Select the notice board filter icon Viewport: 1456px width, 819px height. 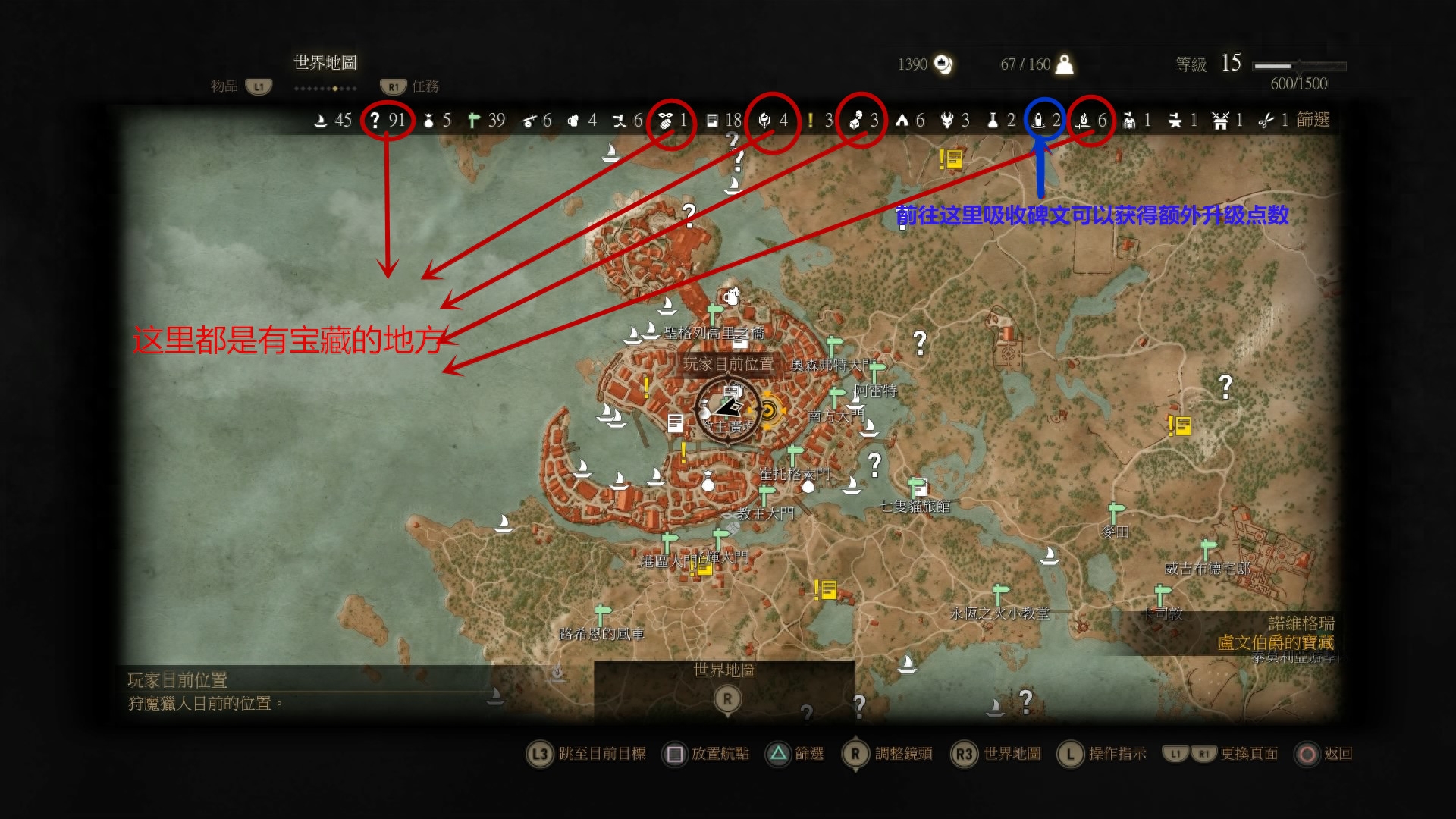712,120
